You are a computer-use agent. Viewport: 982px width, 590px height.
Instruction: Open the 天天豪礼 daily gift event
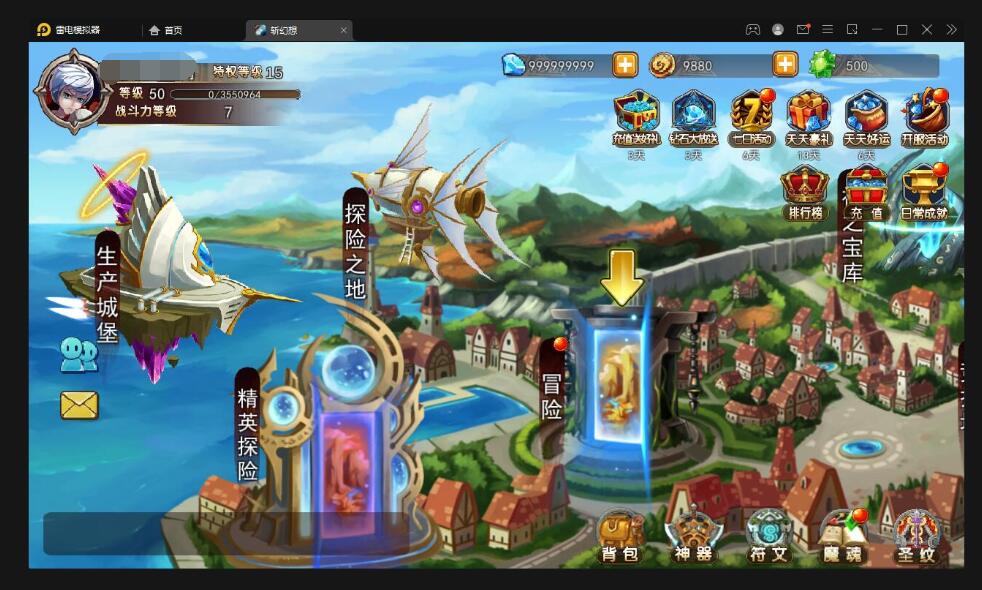[x=808, y=119]
